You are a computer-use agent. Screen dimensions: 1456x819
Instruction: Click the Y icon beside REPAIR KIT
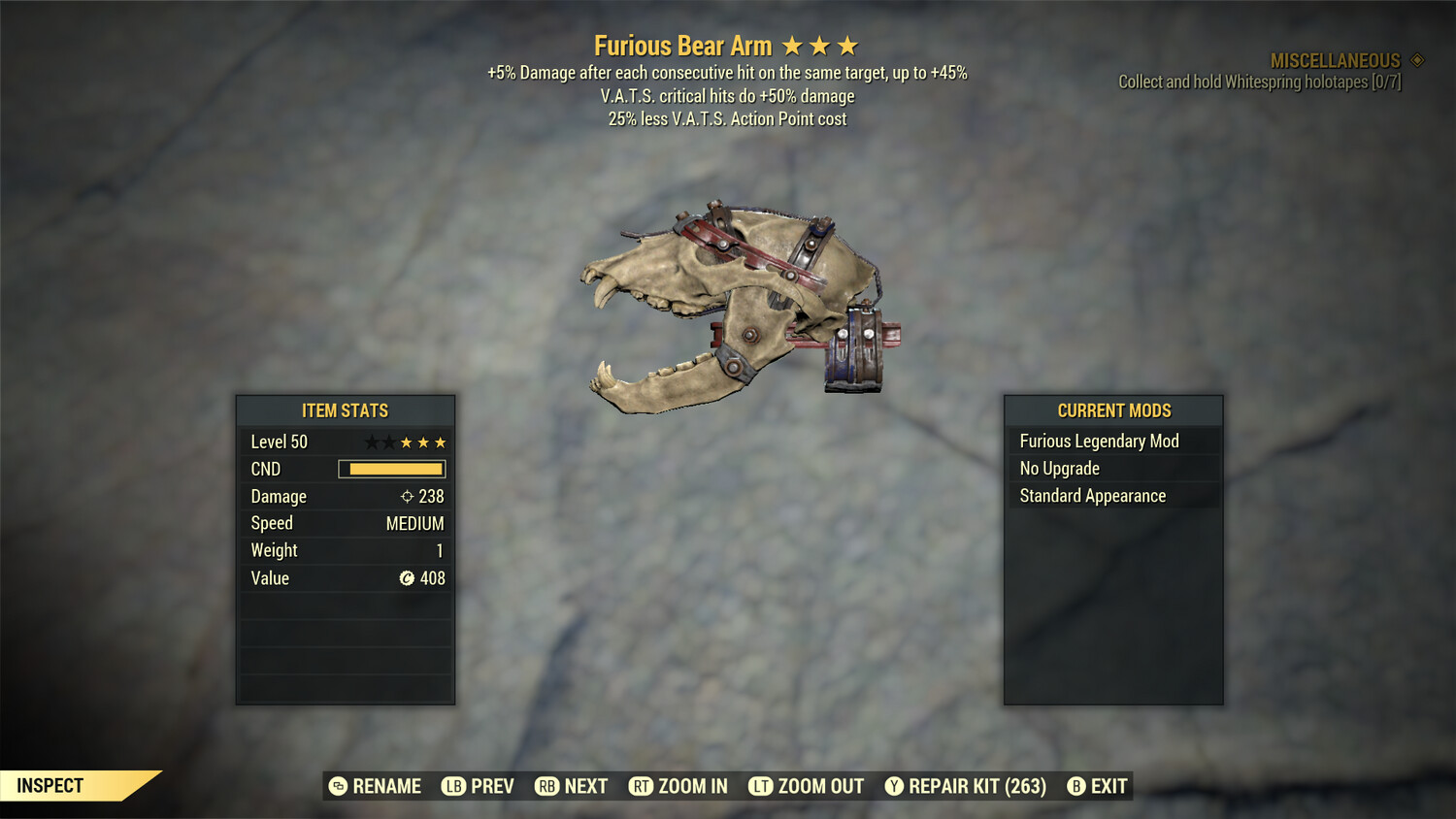point(894,786)
